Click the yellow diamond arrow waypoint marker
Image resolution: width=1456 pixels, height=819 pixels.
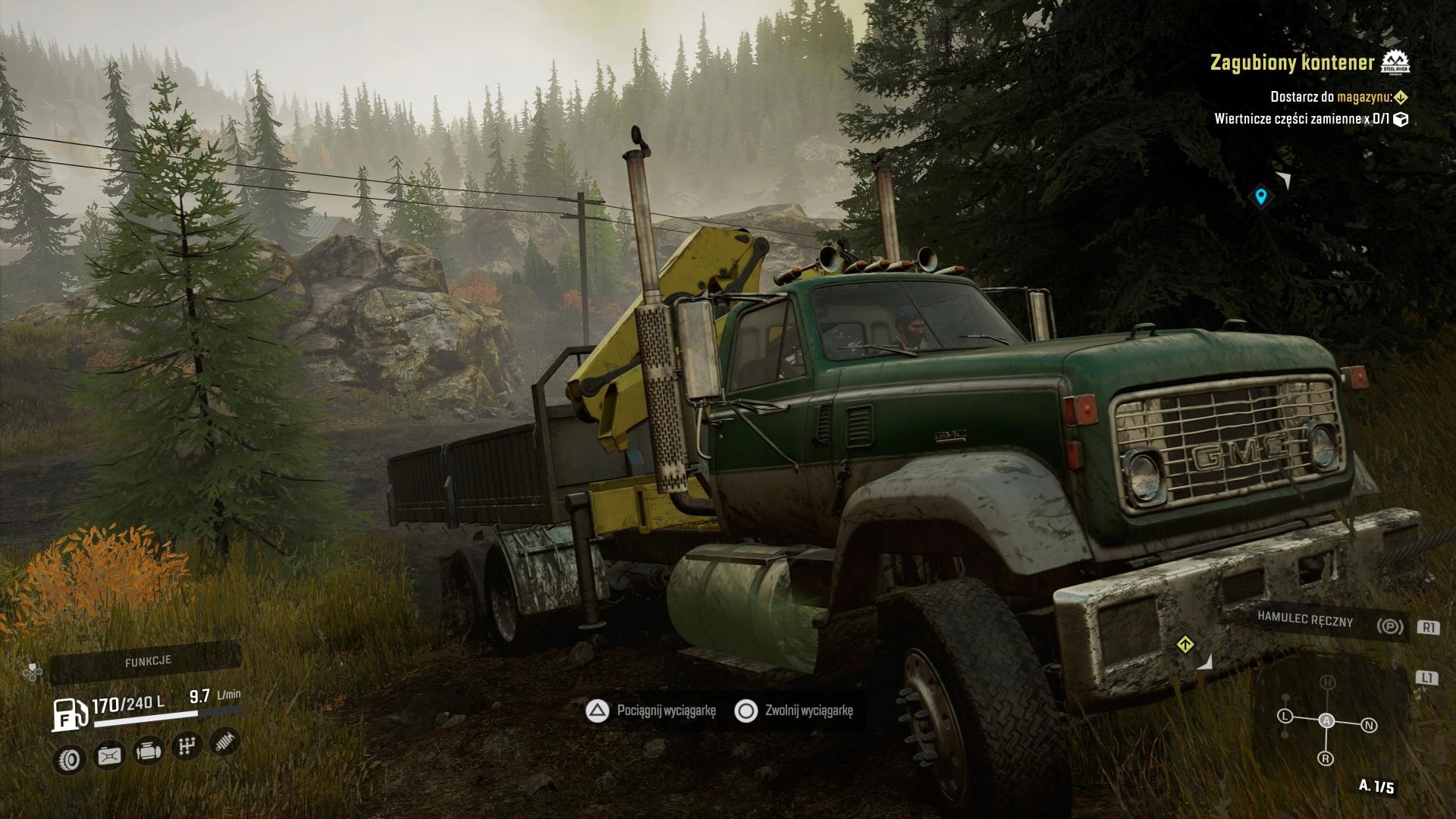point(1185,645)
